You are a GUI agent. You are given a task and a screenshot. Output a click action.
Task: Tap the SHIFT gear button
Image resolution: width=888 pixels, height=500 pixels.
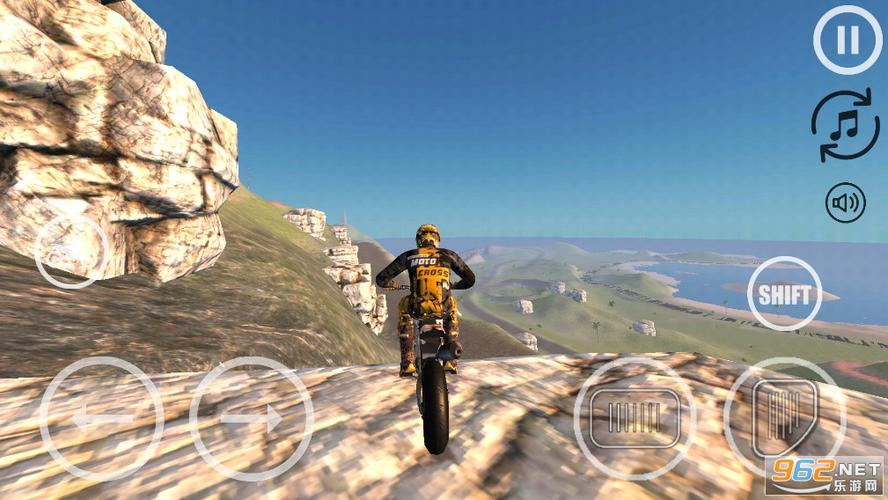tap(785, 294)
